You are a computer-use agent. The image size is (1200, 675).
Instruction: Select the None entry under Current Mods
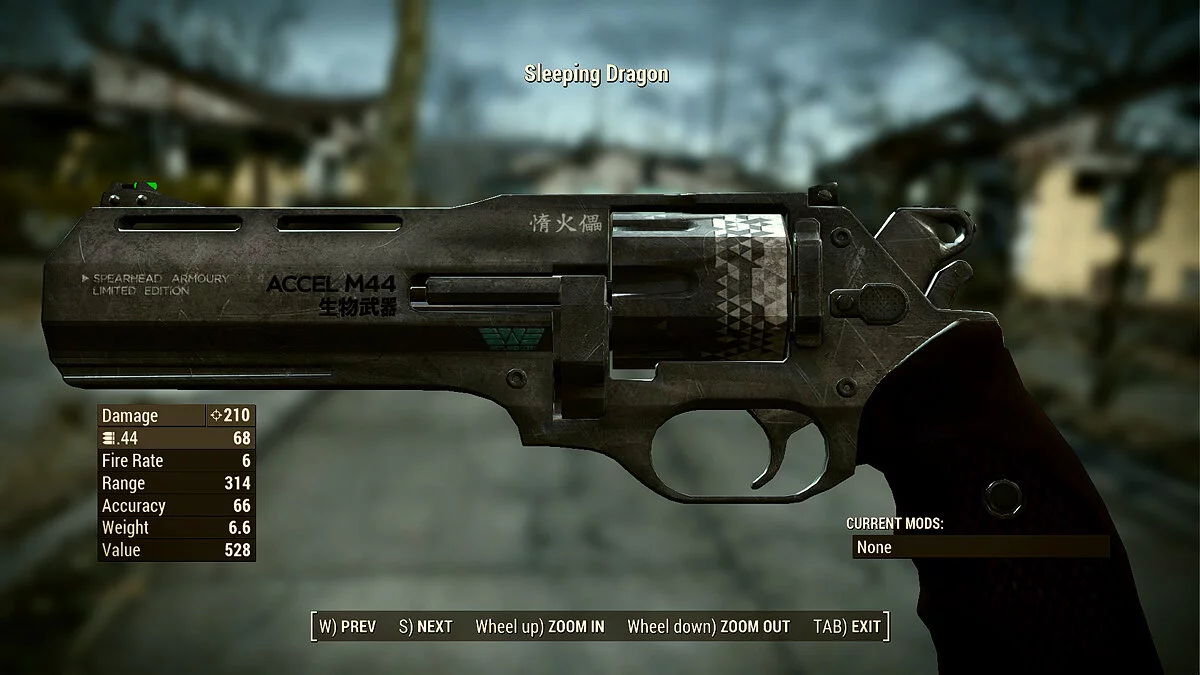[980, 547]
